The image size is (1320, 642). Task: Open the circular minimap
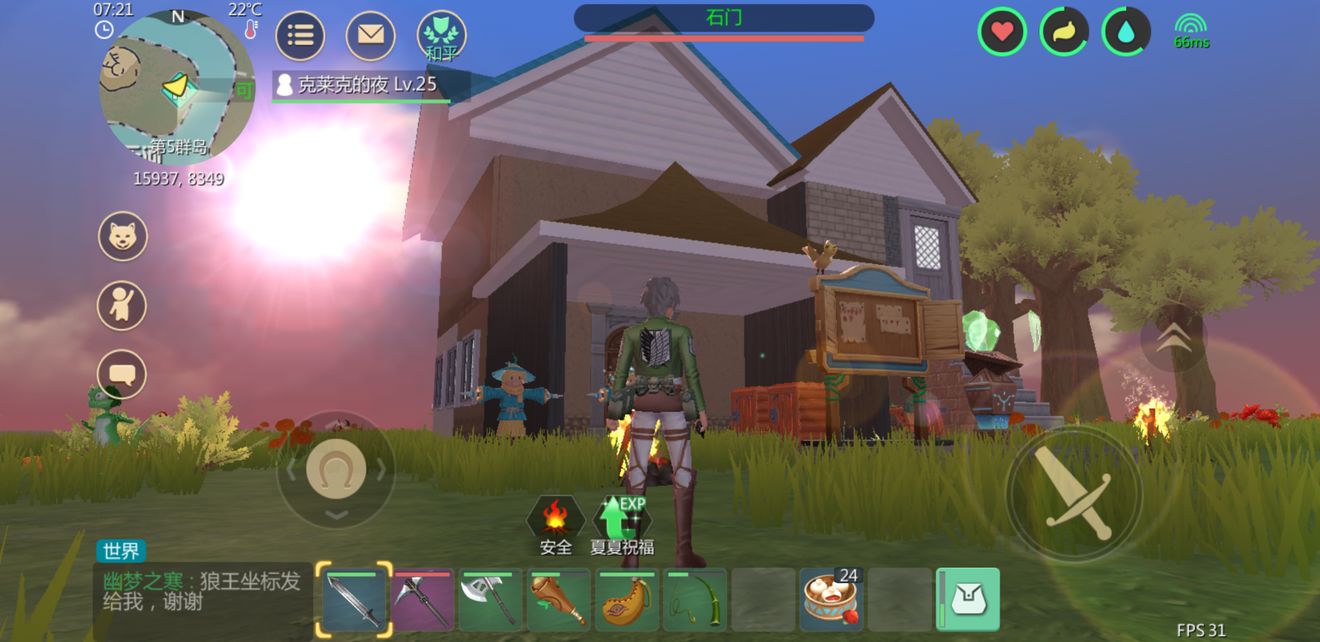pyautogui.click(x=177, y=88)
